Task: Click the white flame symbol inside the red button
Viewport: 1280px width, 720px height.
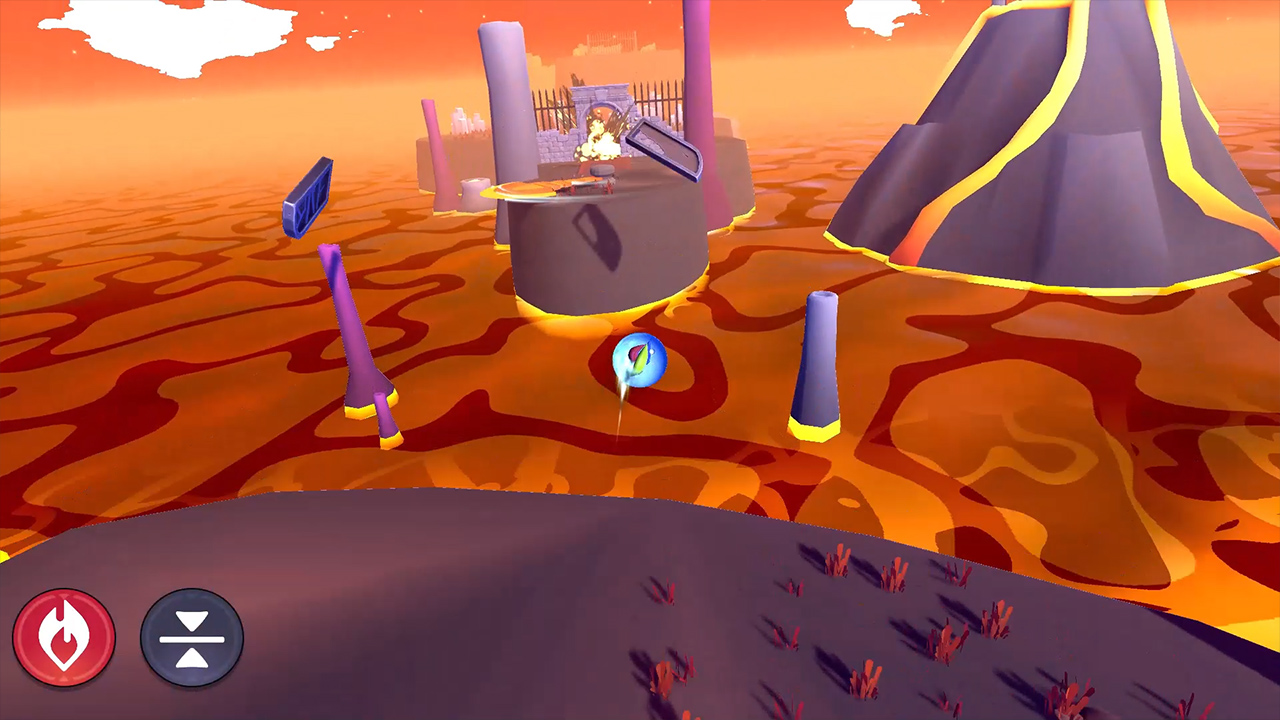Action: 64,637
